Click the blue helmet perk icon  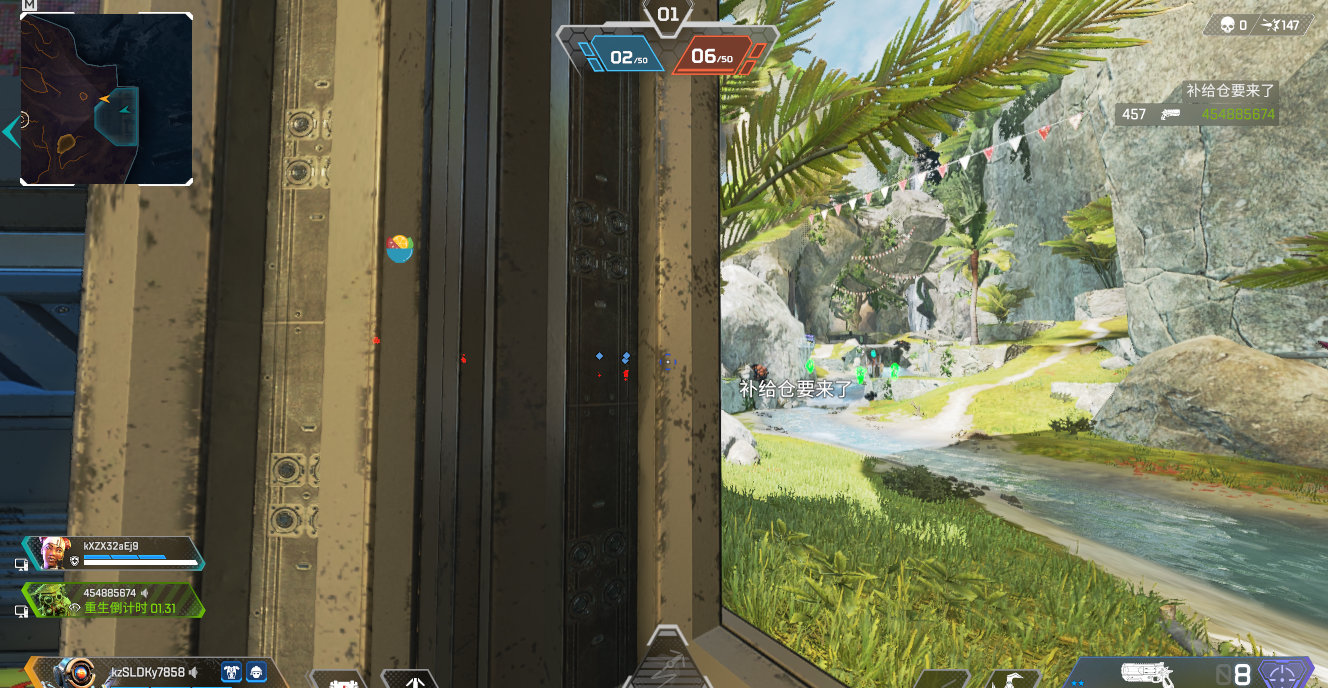[257, 673]
